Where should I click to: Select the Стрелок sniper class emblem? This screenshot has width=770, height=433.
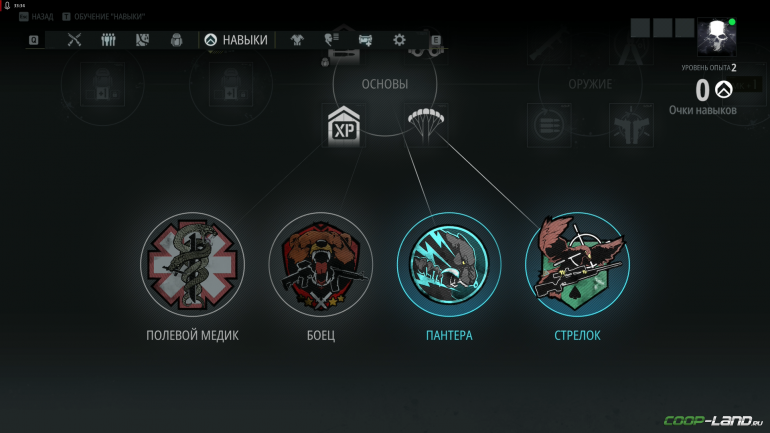coord(577,263)
